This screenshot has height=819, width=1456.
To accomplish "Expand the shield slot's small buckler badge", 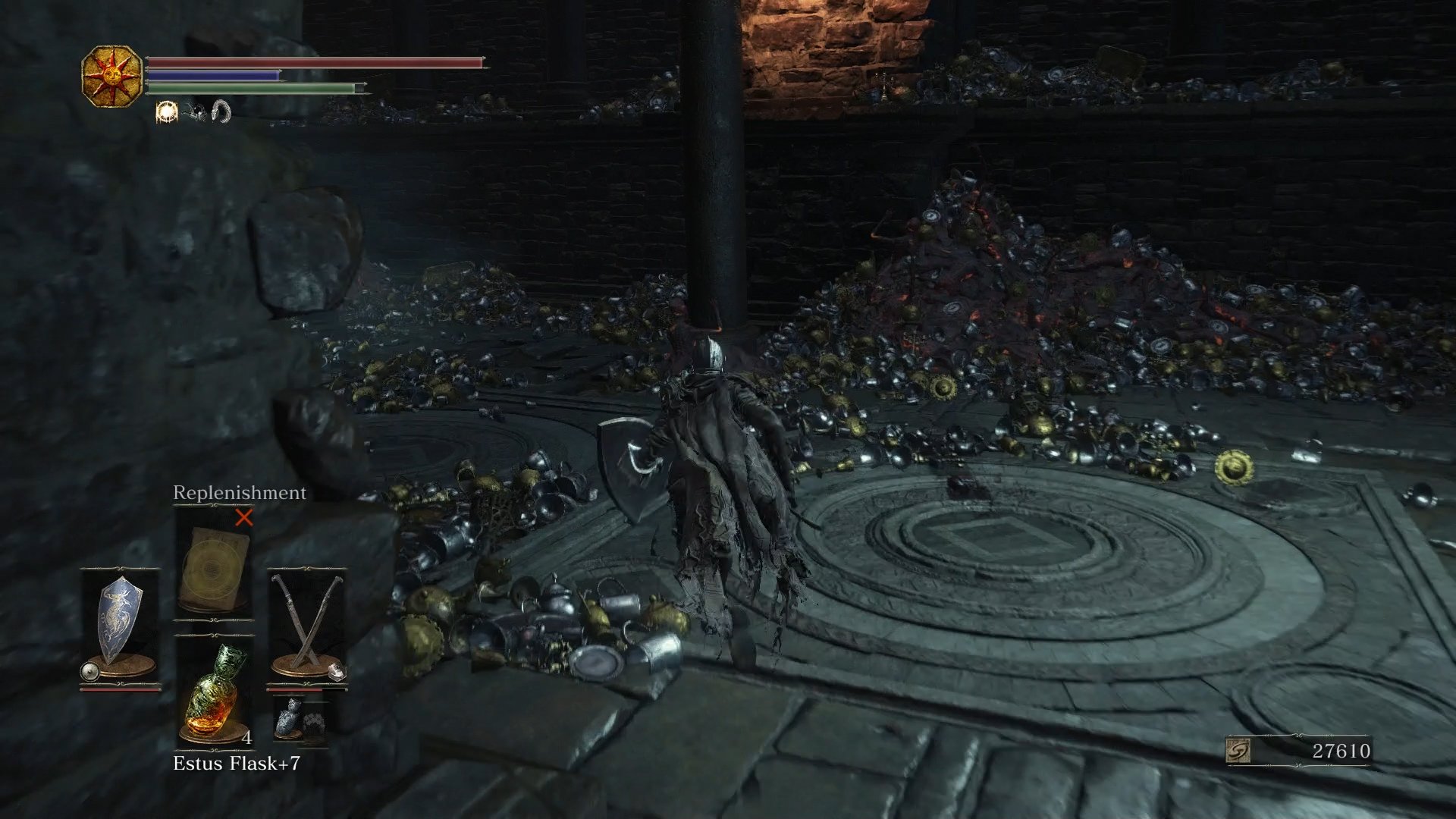I will click(x=89, y=670).
